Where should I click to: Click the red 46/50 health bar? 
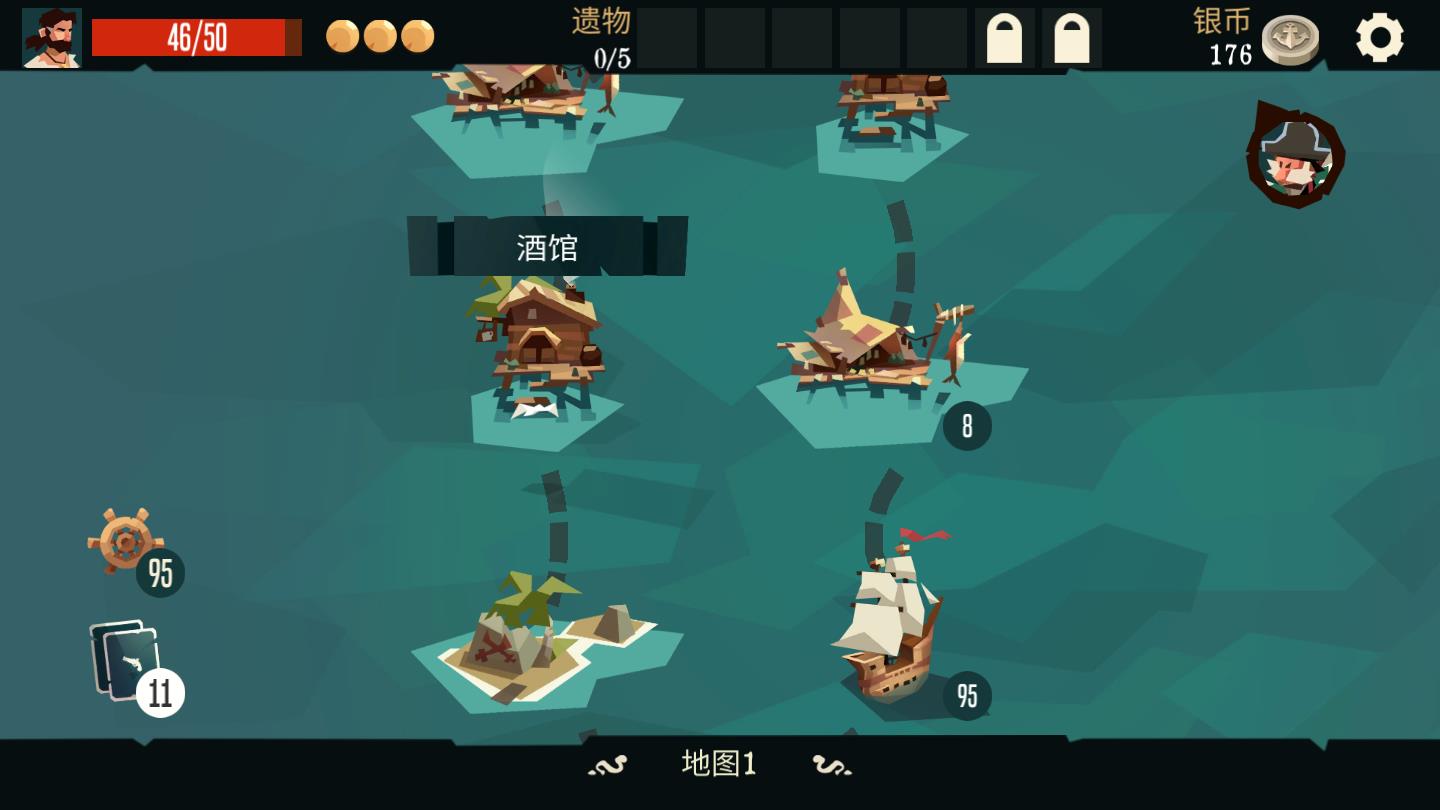pos(196,37)
